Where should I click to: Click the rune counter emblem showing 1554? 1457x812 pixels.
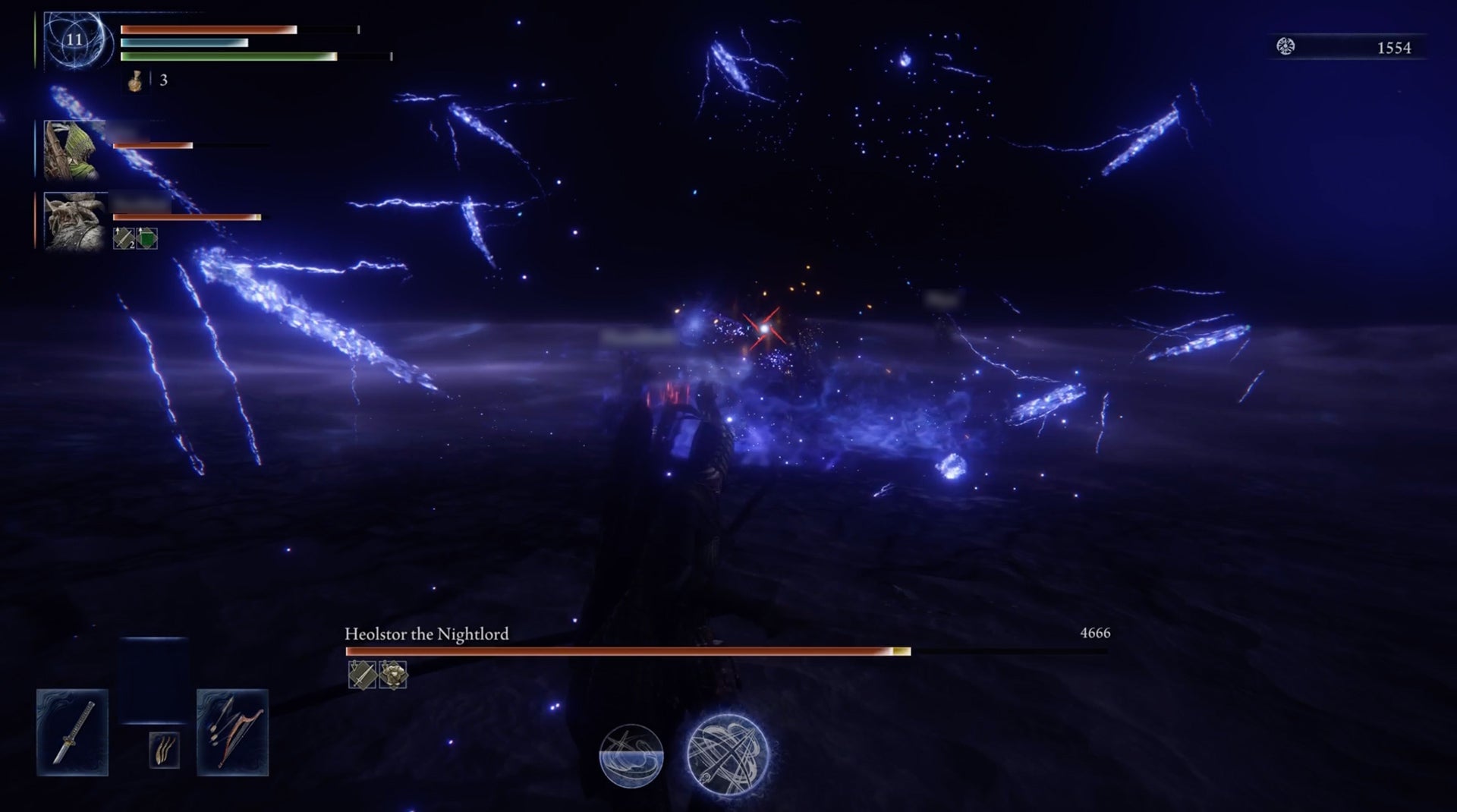point(1284,47)
